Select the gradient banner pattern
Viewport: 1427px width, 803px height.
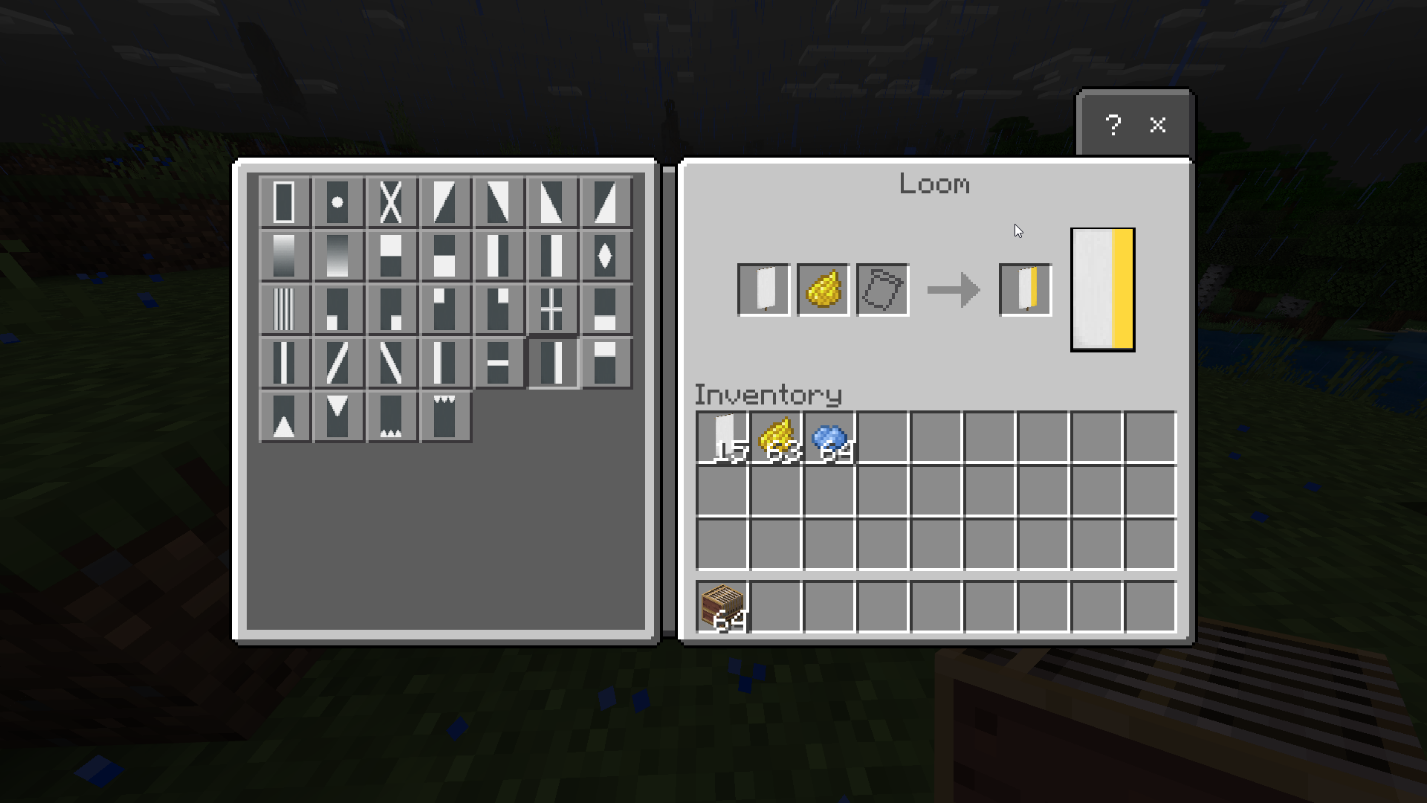click(285, 255)
